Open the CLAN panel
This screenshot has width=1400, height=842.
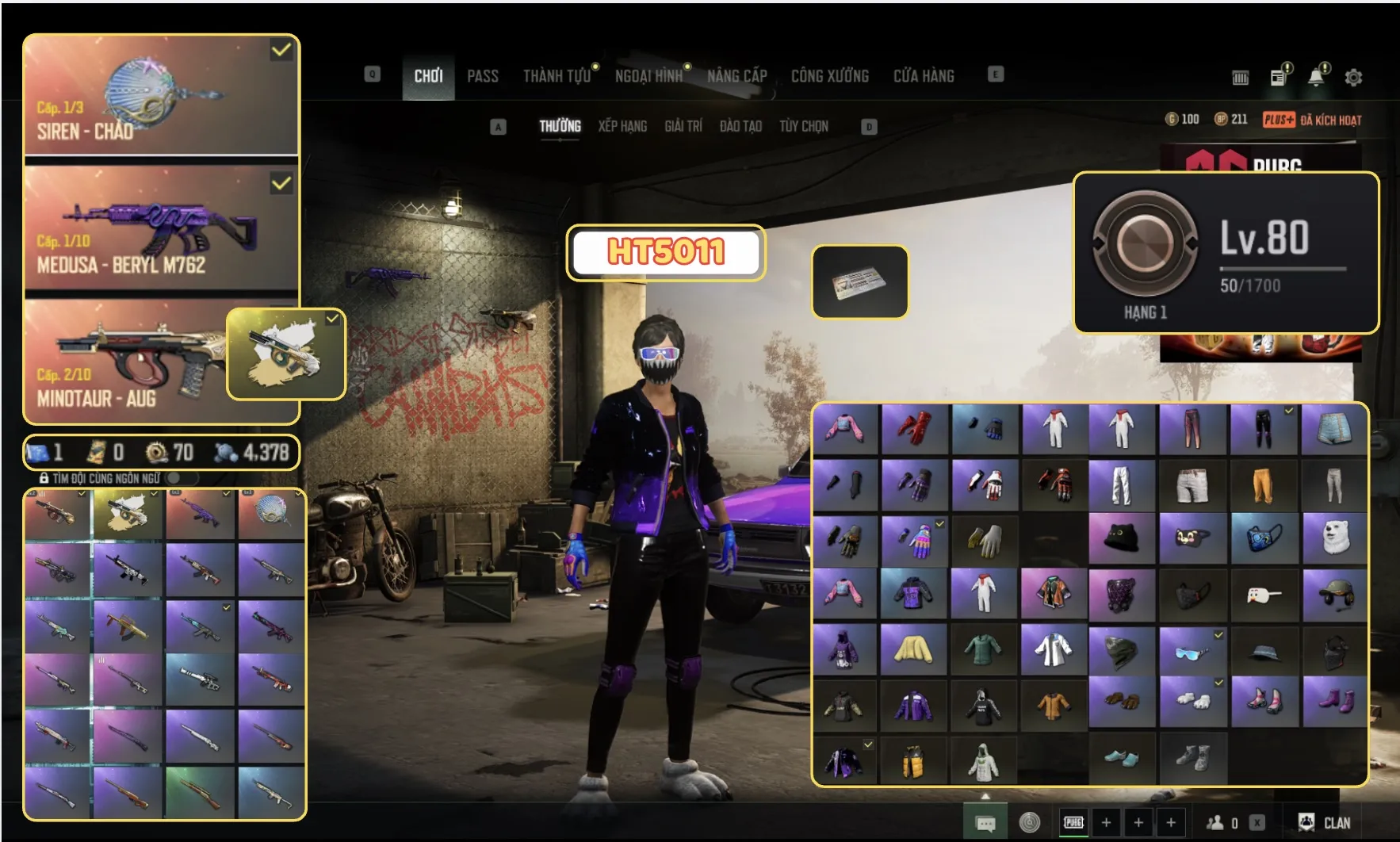[x=1324, y=822]
